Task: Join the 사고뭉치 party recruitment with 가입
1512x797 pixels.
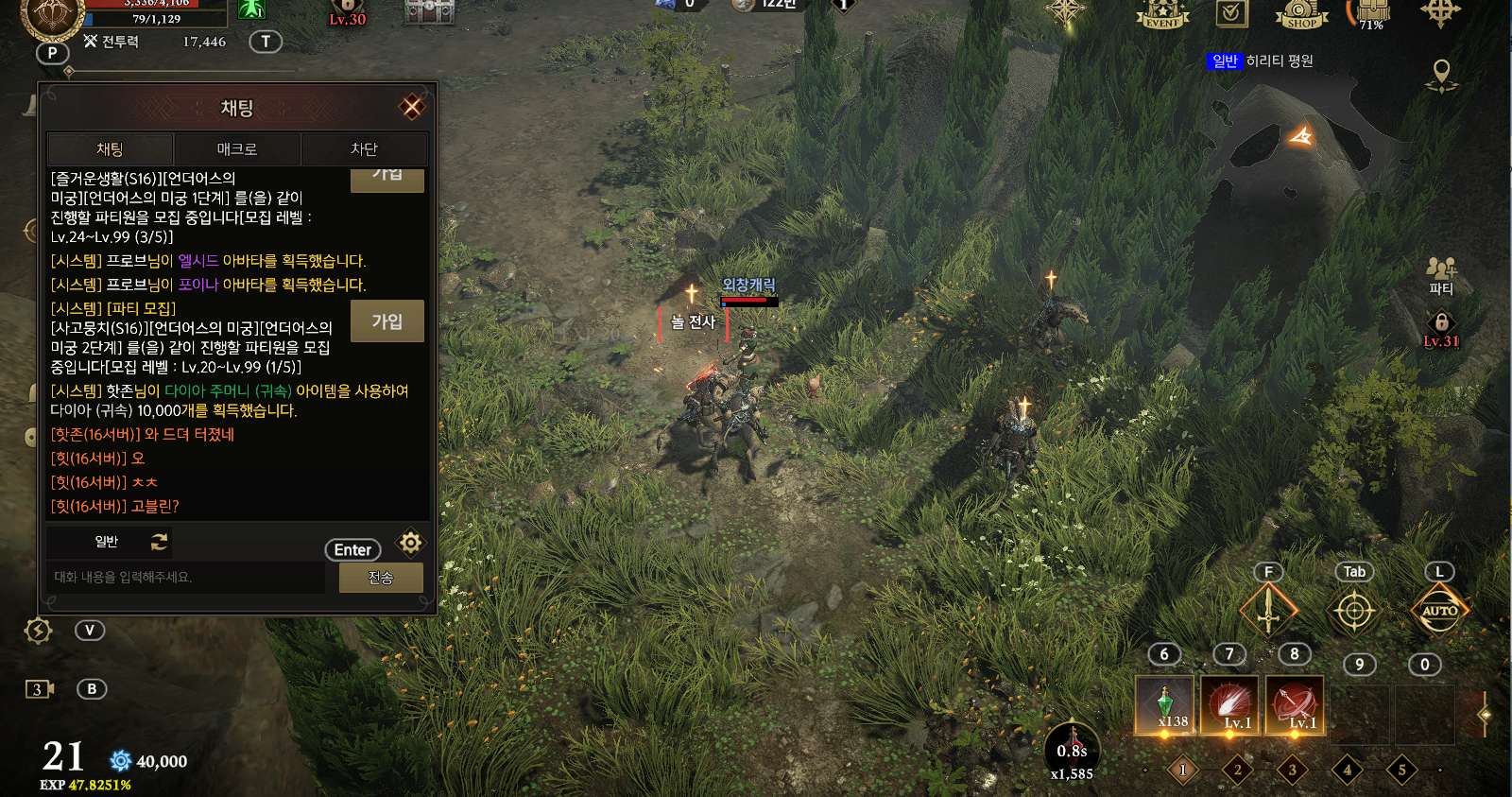Action: pyautogui.click(x=387, y=321)
